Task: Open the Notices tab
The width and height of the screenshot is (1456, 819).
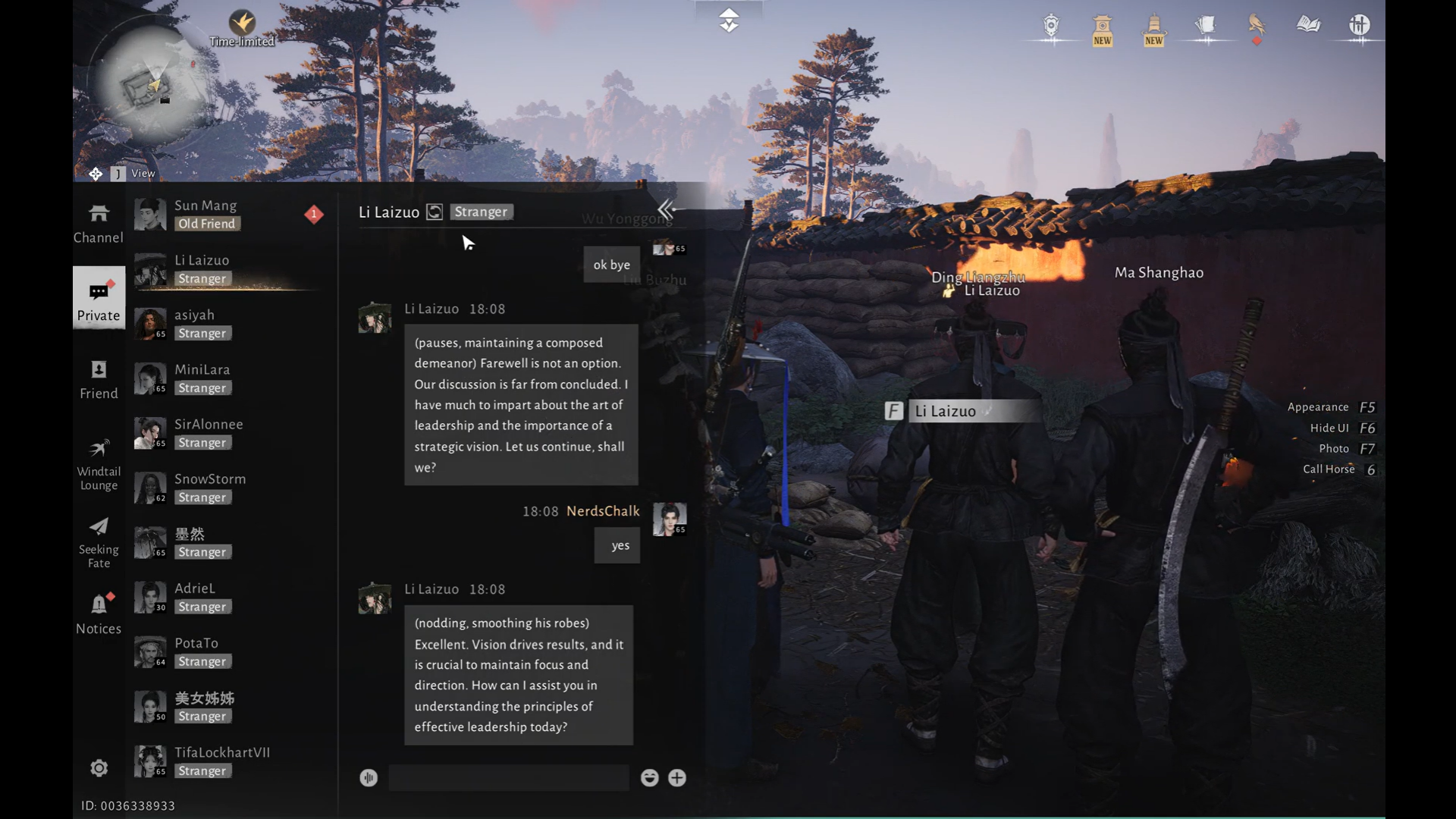Action: (x=99, y=614)
